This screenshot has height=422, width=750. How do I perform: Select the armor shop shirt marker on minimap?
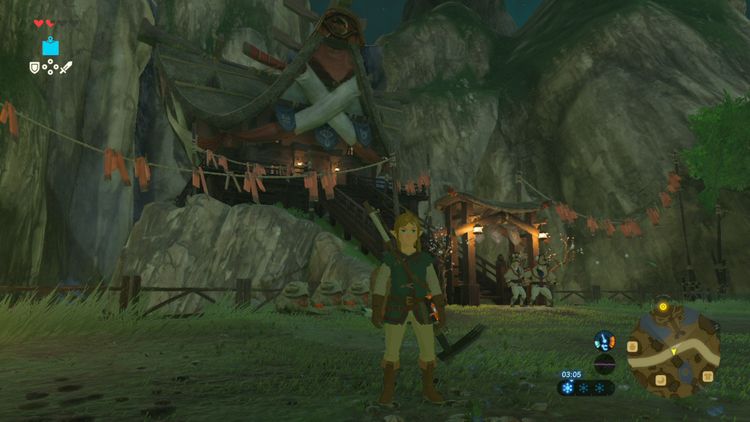tap(708, 376)
